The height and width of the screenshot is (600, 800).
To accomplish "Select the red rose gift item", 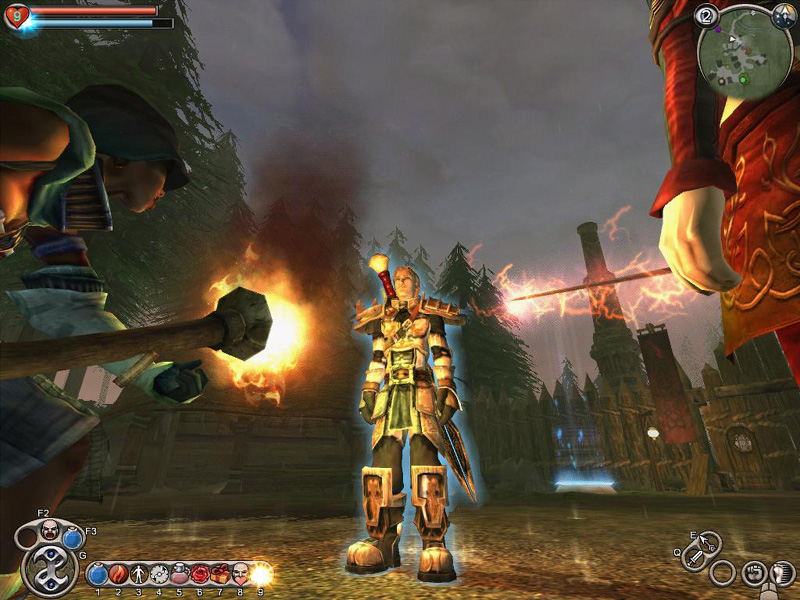I will [x=199, y=574].
